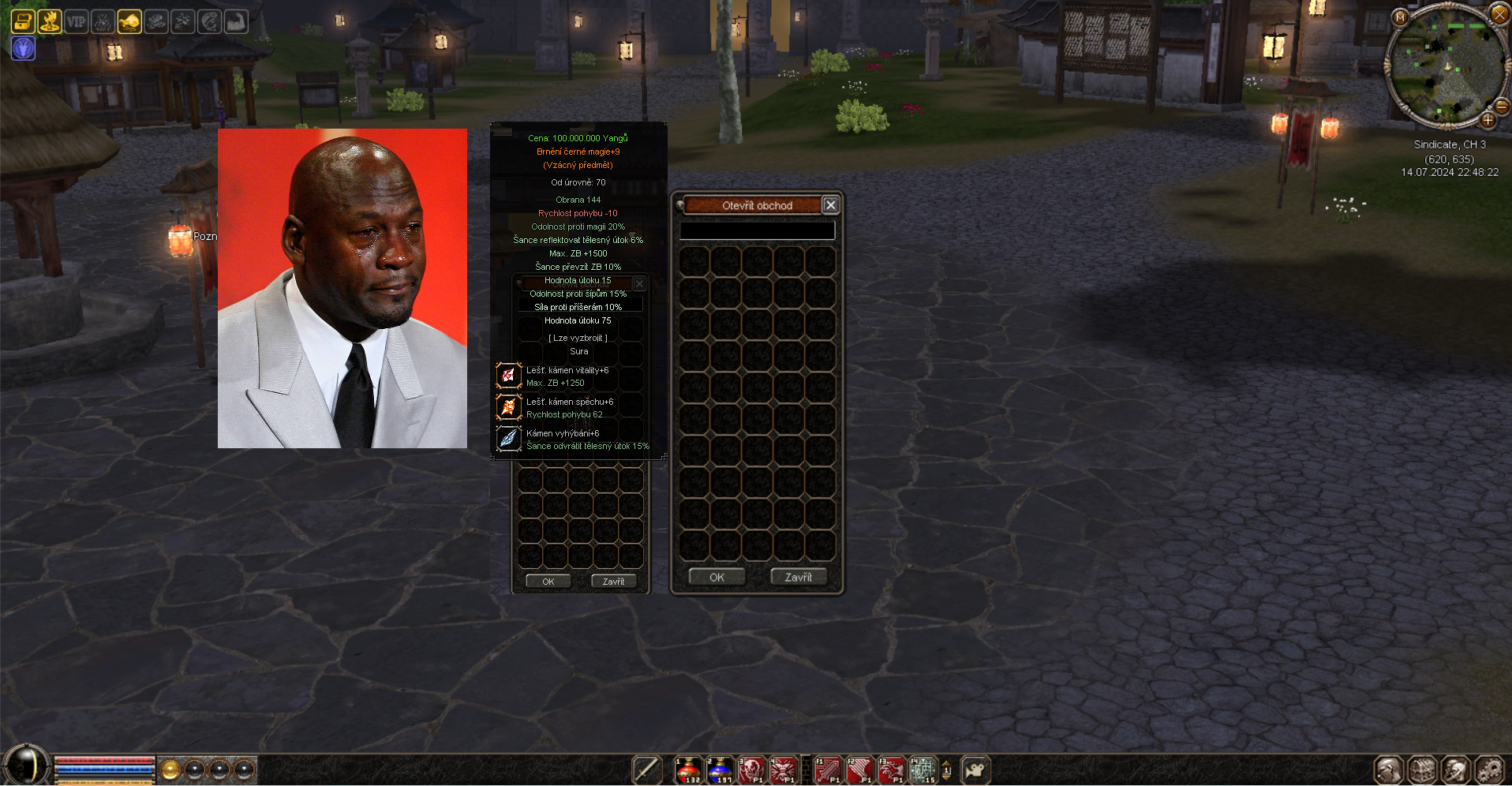The height and width of the screenshot is (786, 1512).
Task: Open the circular minimap
Action: point(1447,66)
